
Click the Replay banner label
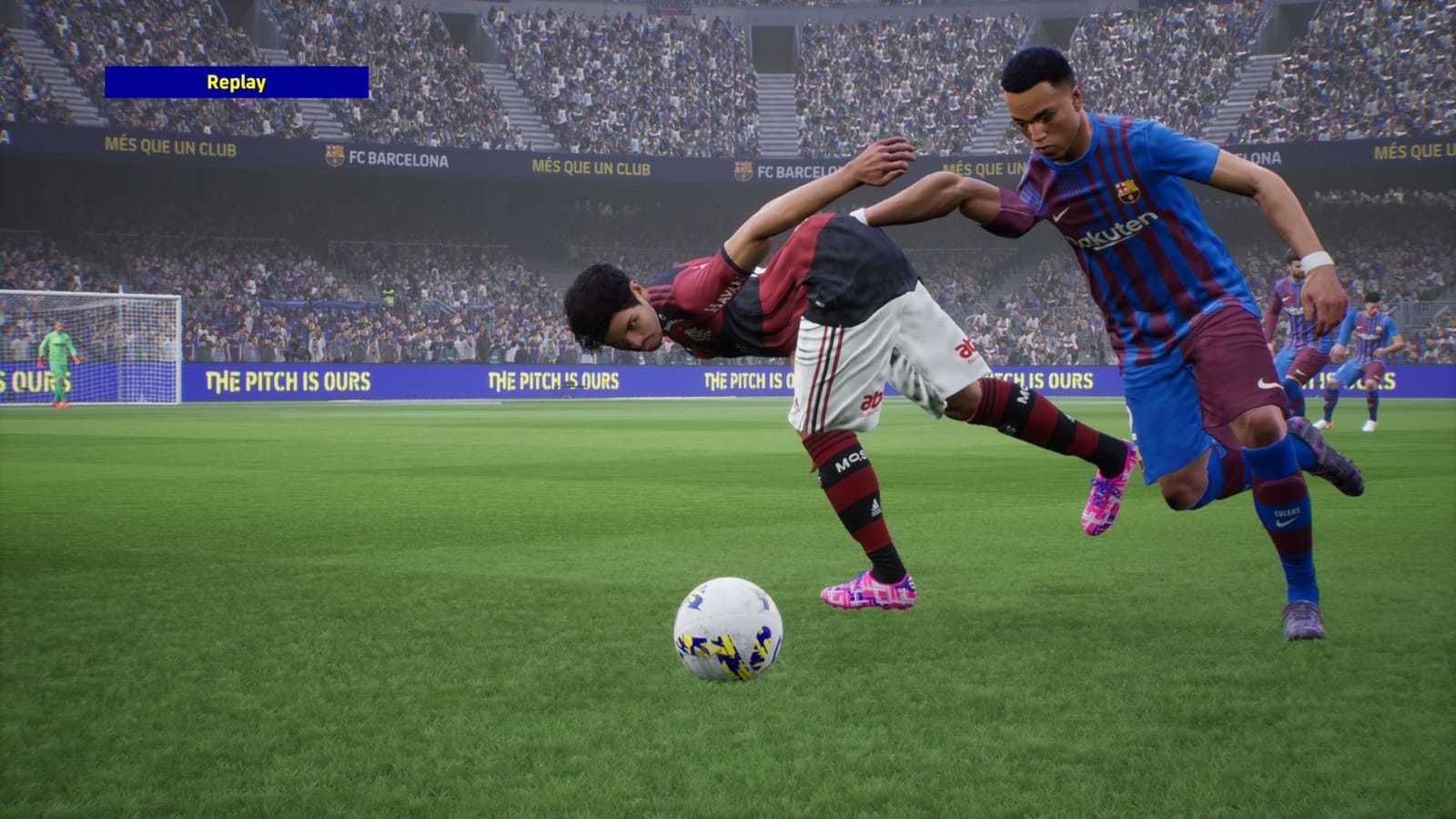click(239, 84)
